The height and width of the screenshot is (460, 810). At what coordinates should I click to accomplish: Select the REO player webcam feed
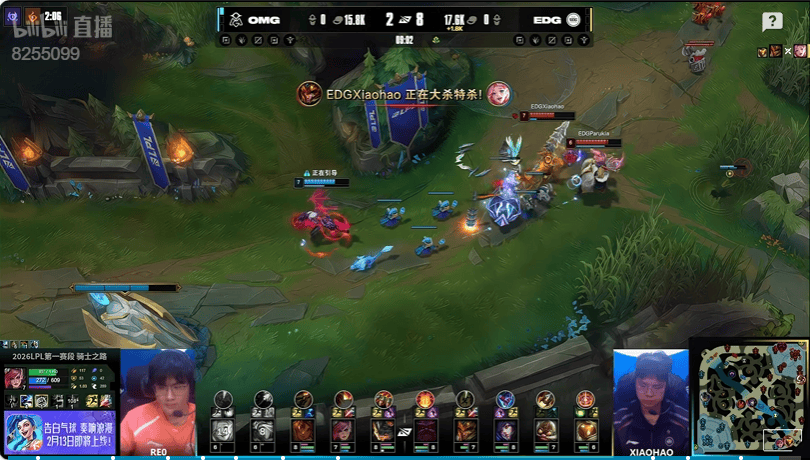[x=158, y=400]
